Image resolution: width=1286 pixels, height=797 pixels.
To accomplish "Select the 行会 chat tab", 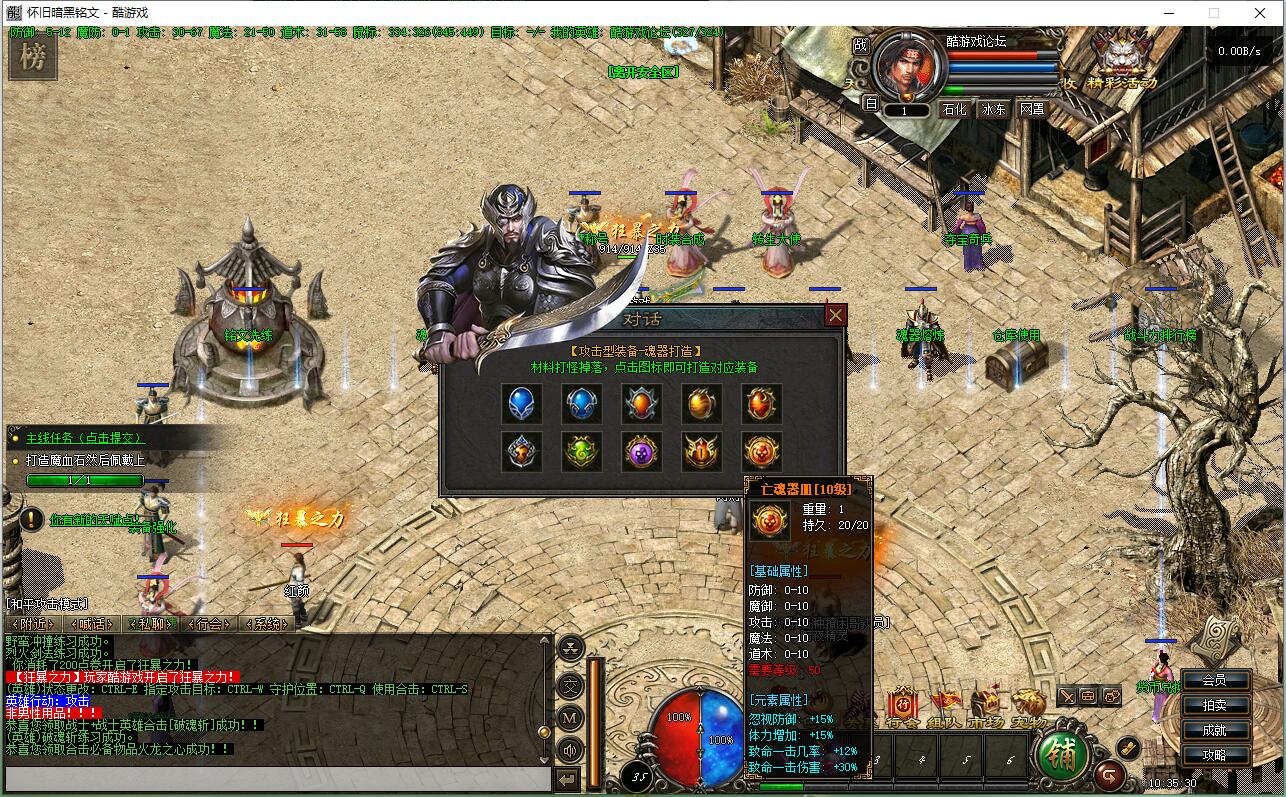I will tap(209, 624).
